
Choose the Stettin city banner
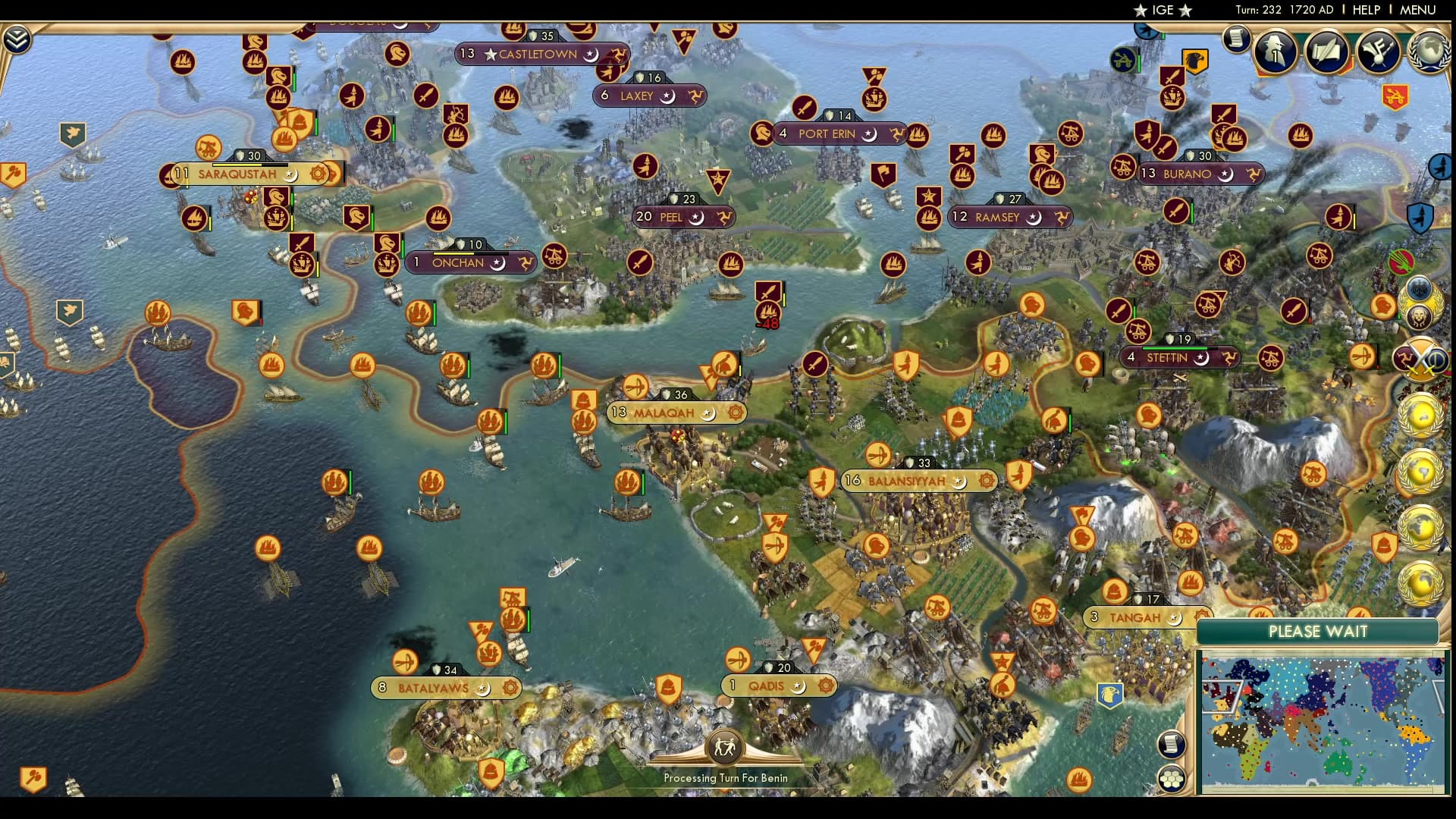1167,357
